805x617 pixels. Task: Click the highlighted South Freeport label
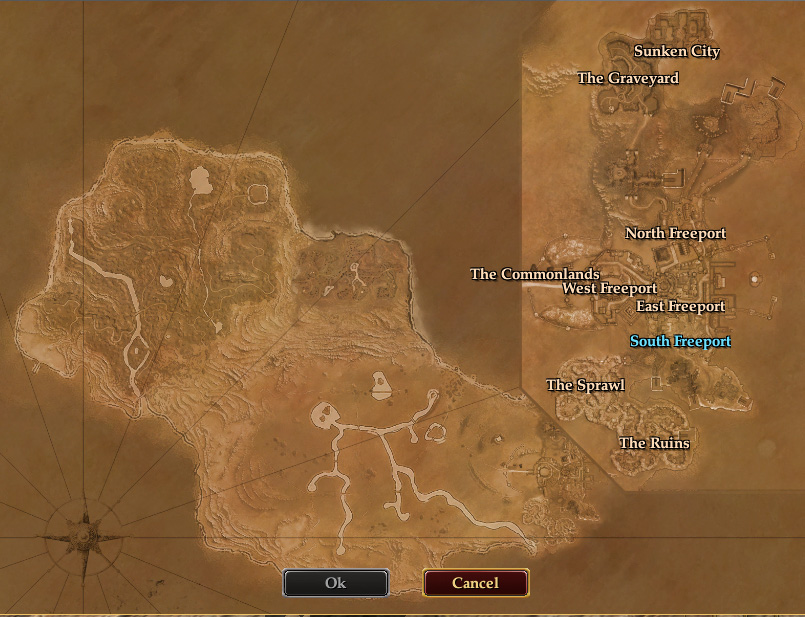click(x=680, y=342)
